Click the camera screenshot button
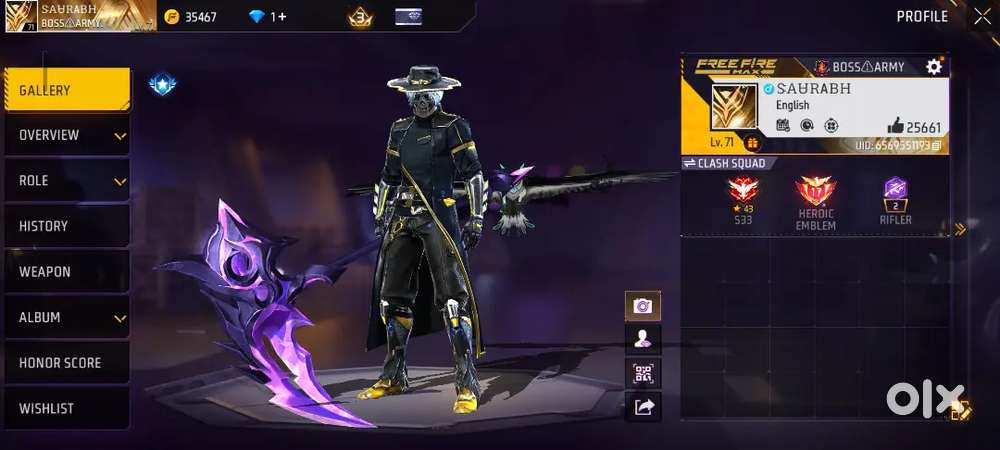The height and width of the screenshot is (450, 1000). click(642, 306)
